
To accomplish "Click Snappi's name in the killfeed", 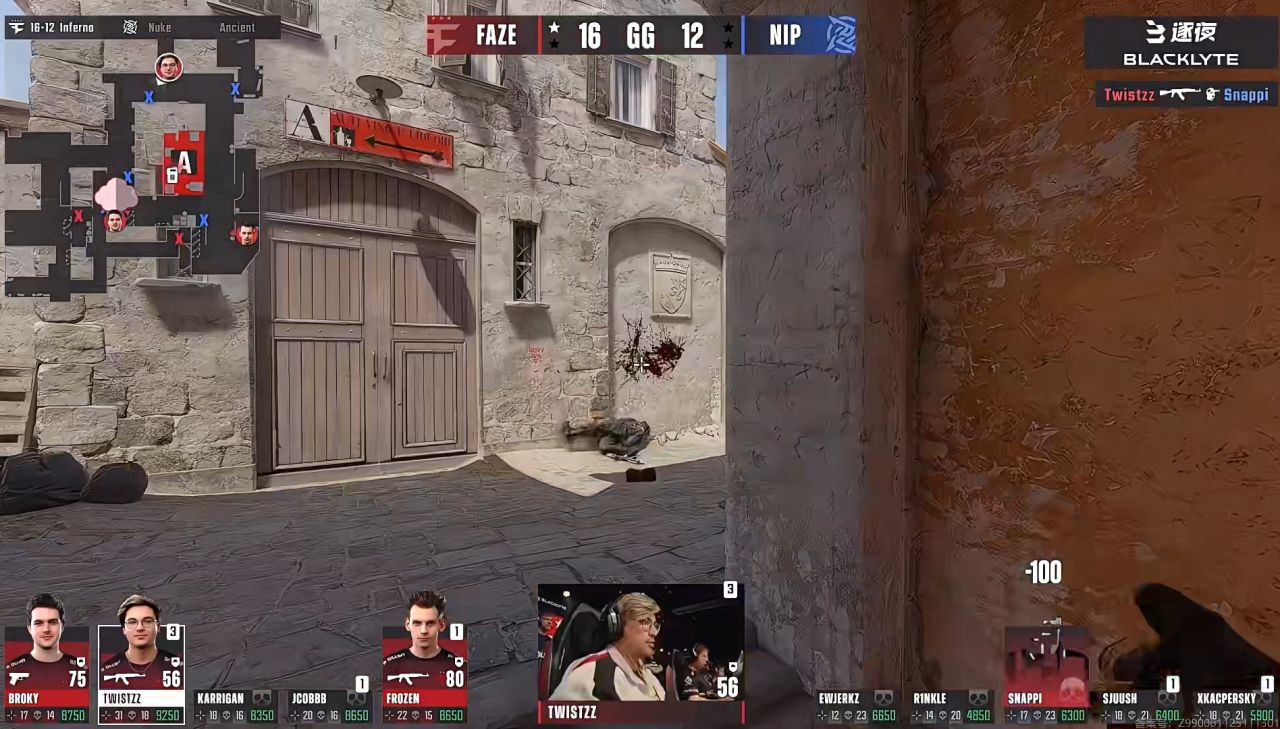I will 1246,95.
